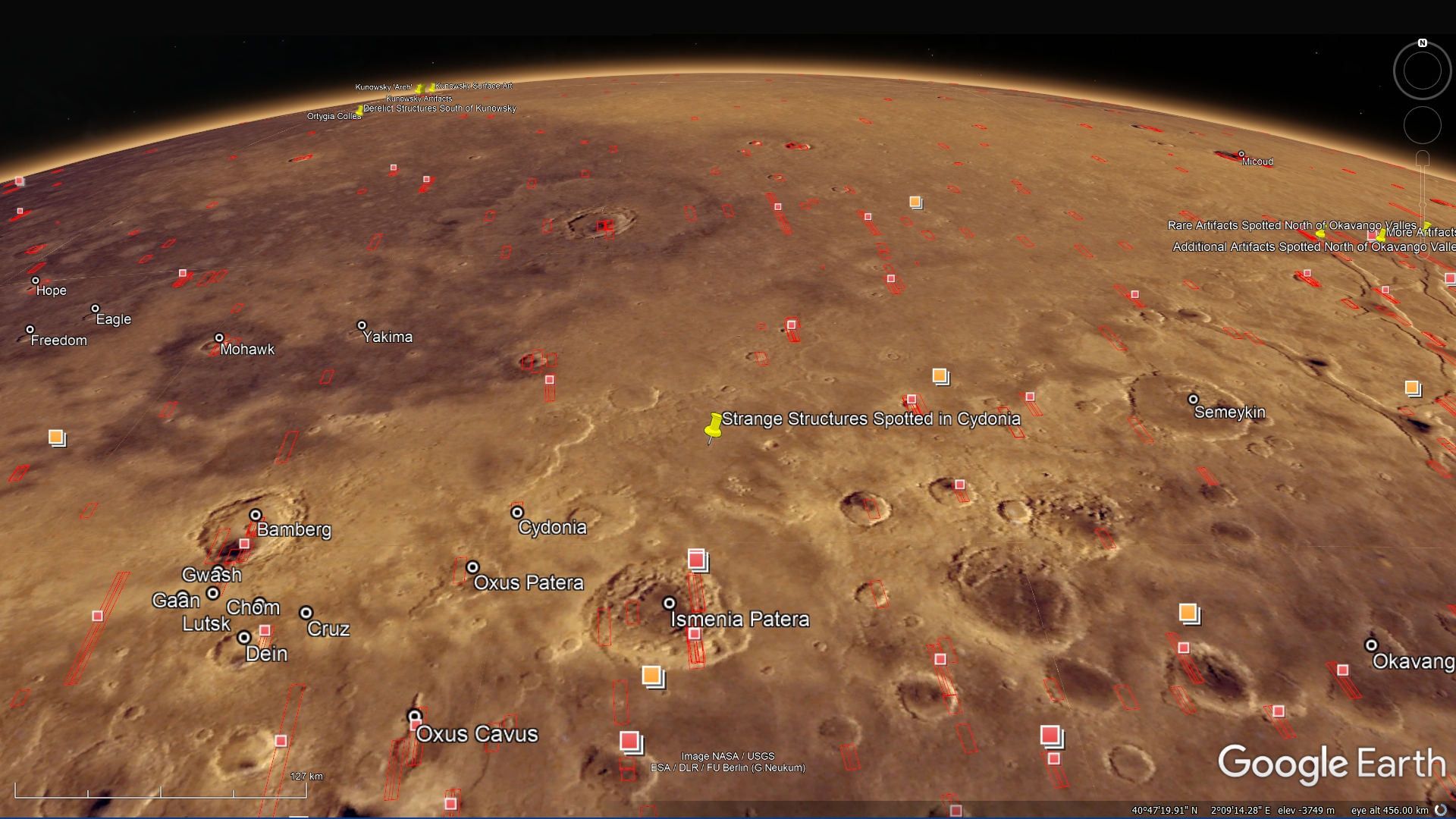Select the Yakima place marker
This screenshot has height=819, width=1456.
point(362,325)
